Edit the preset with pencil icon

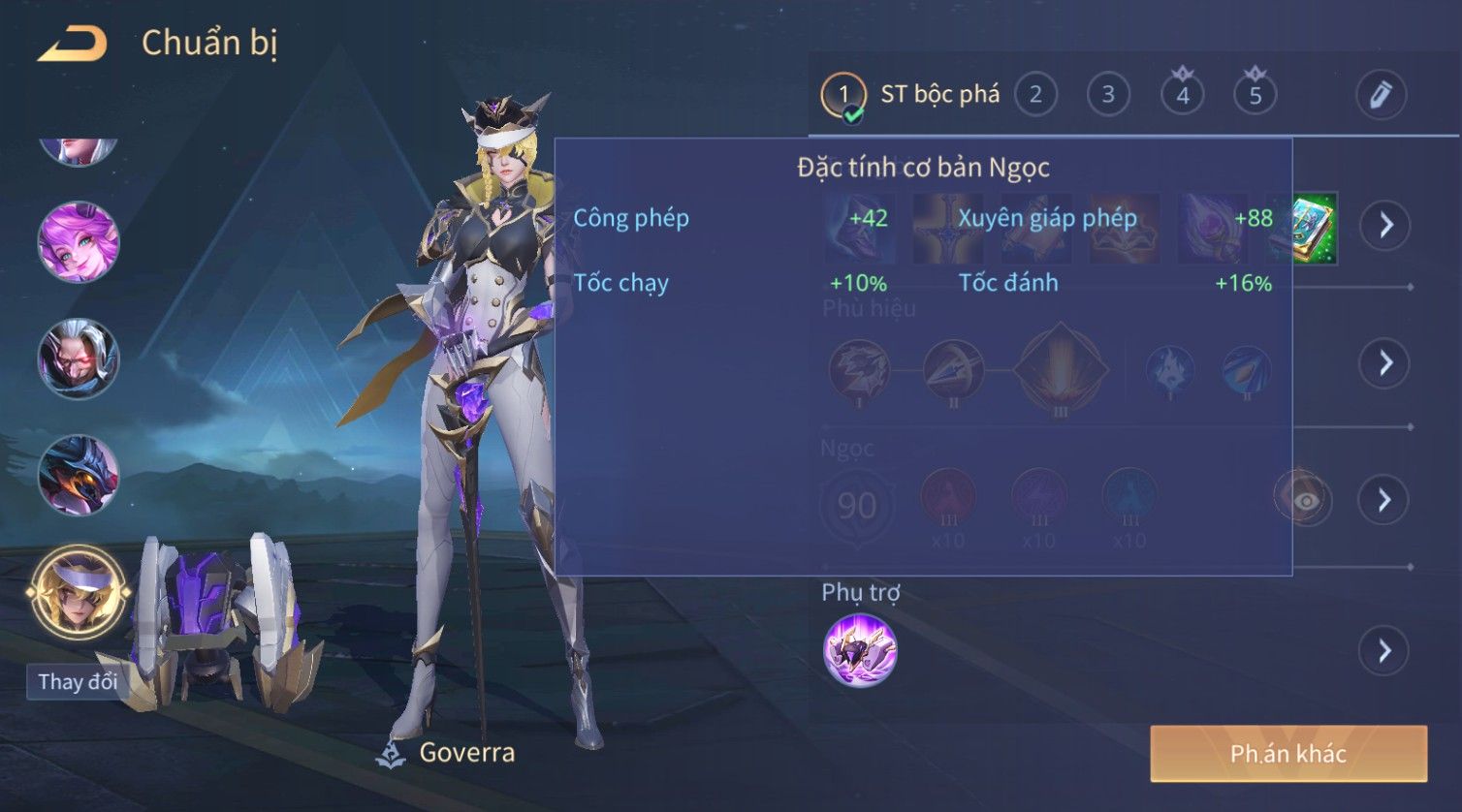(1381, 95)
